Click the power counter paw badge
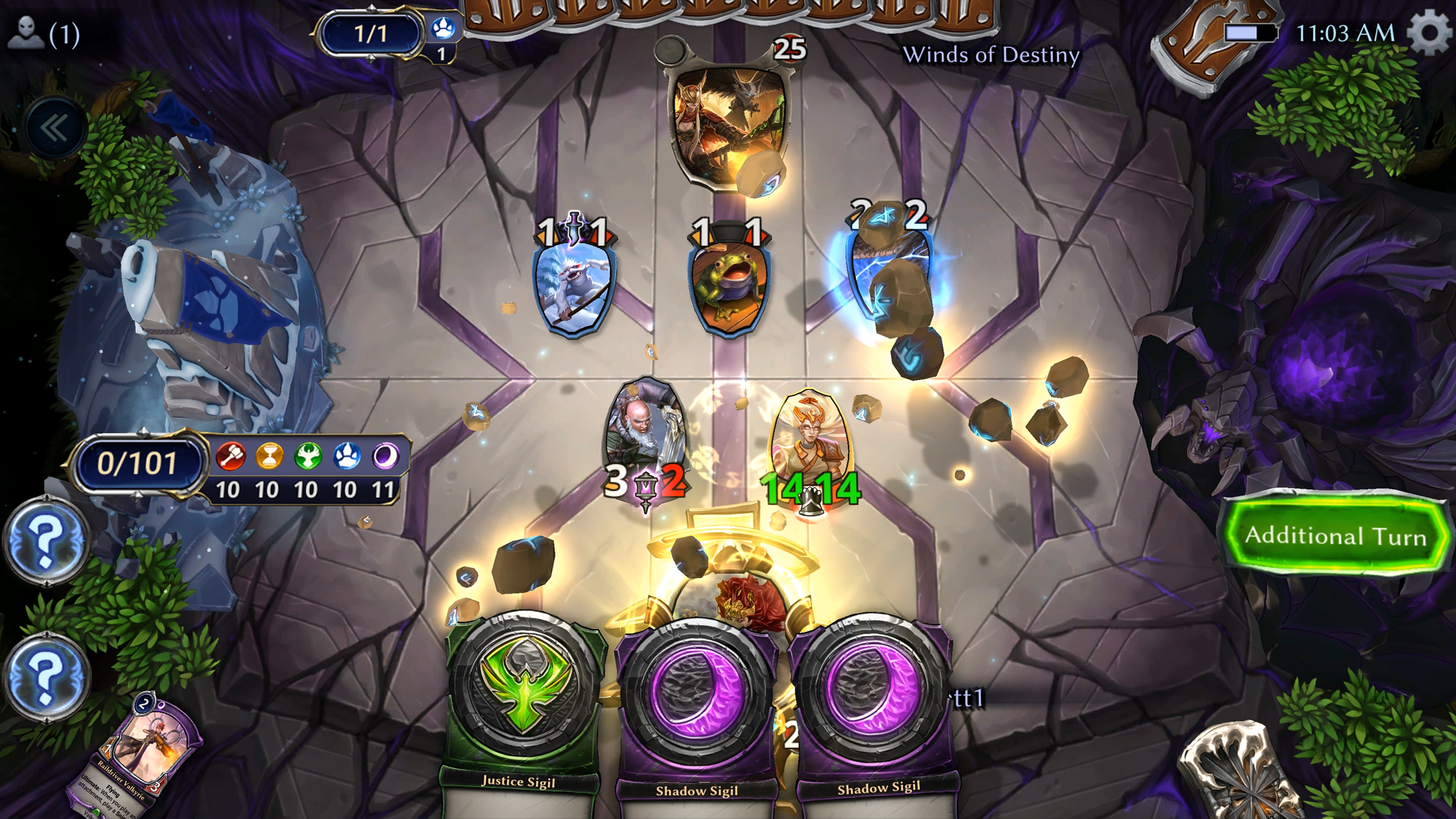 pos(444,26)
